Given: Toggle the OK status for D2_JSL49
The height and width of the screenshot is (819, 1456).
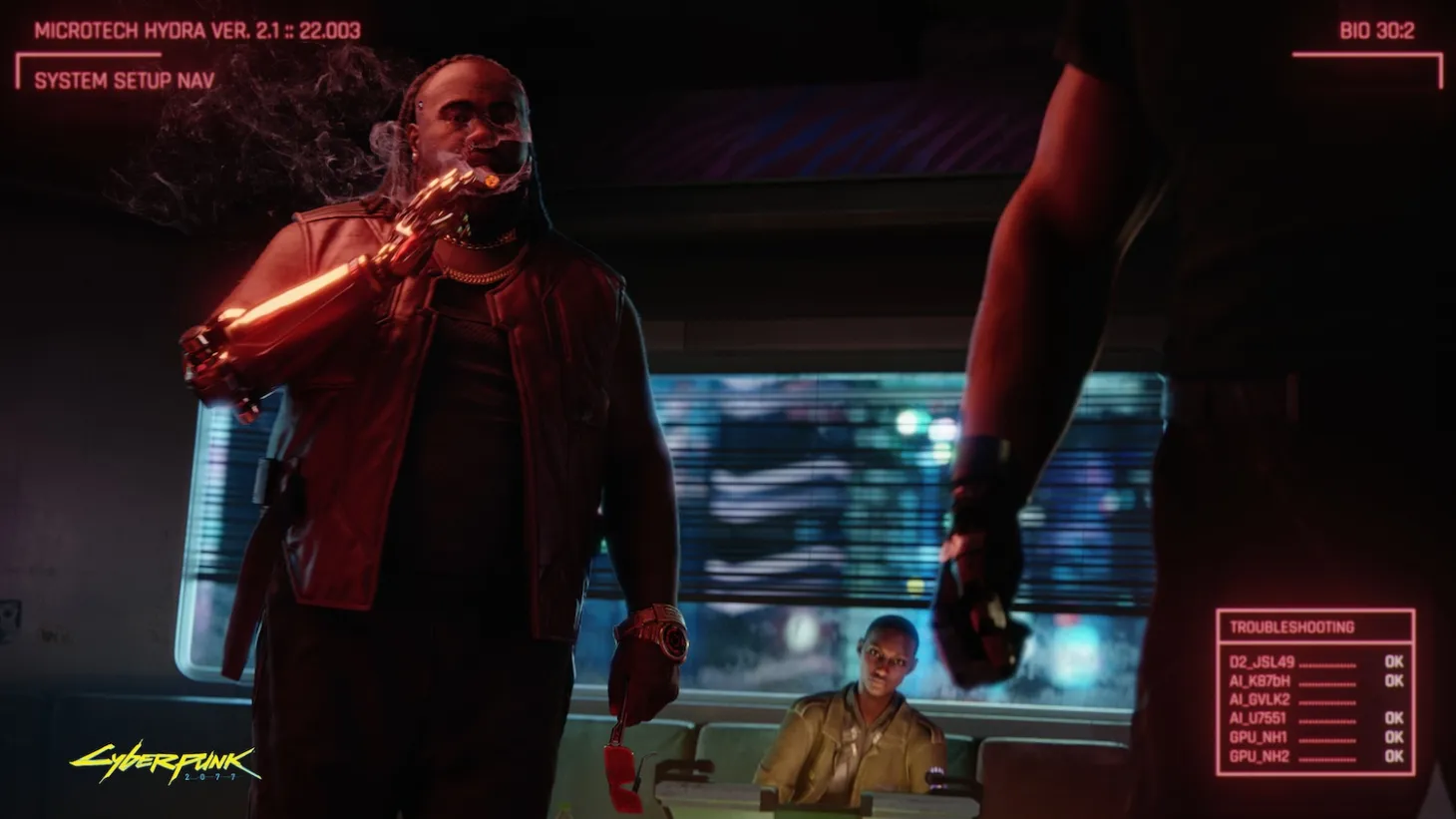Looking at the screenshot, I should (x=1391, y=662).
